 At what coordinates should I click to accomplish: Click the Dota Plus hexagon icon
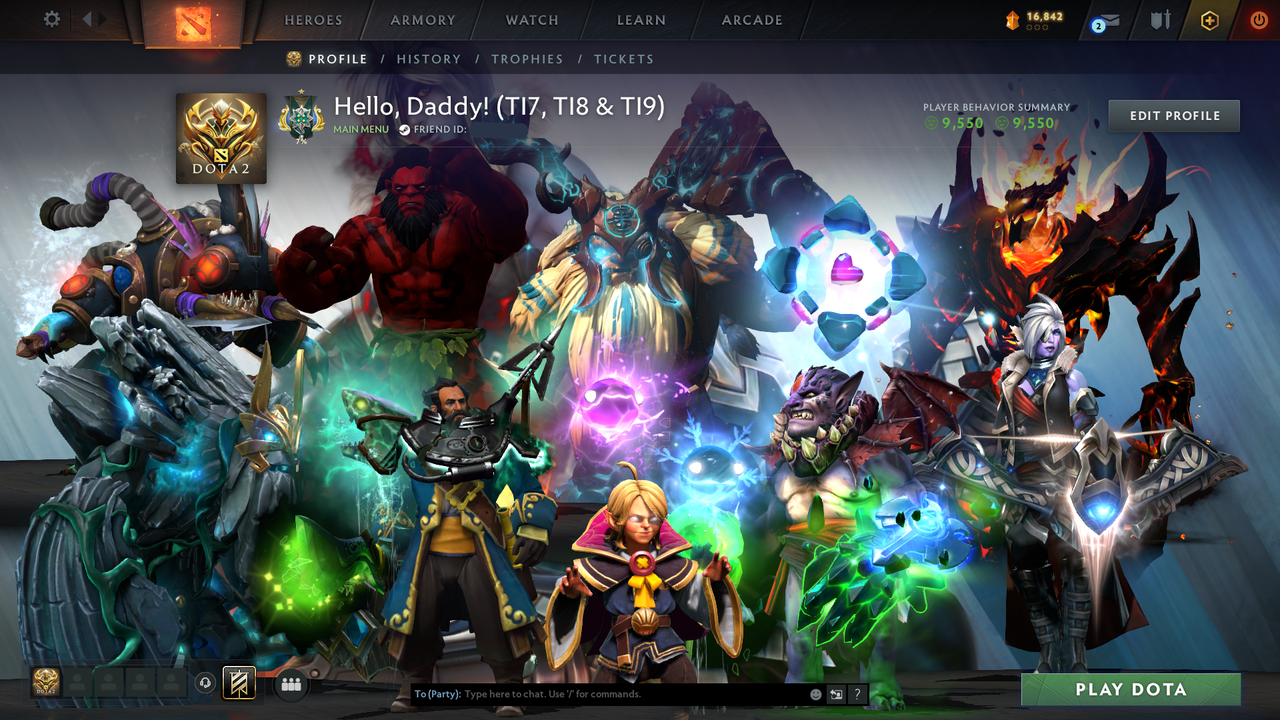coord(1208,20)
